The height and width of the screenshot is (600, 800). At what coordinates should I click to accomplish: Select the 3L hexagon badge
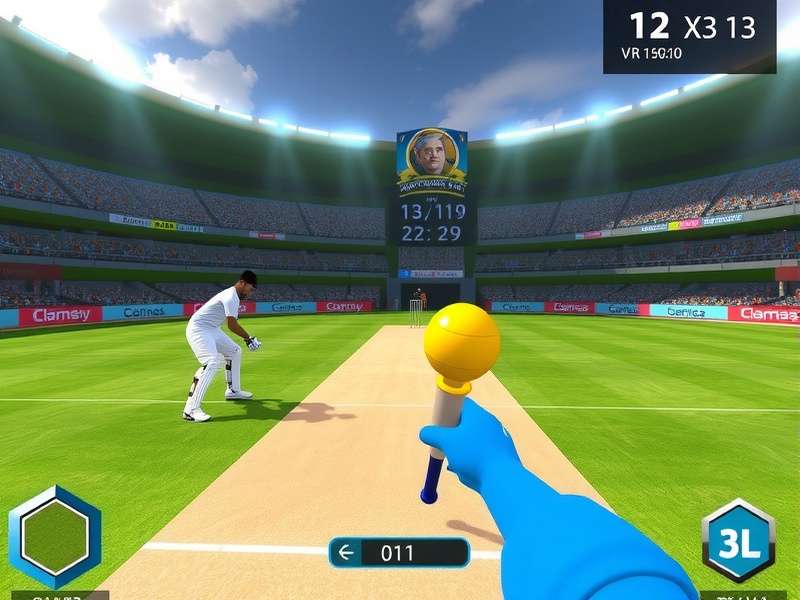click(738, 541)
